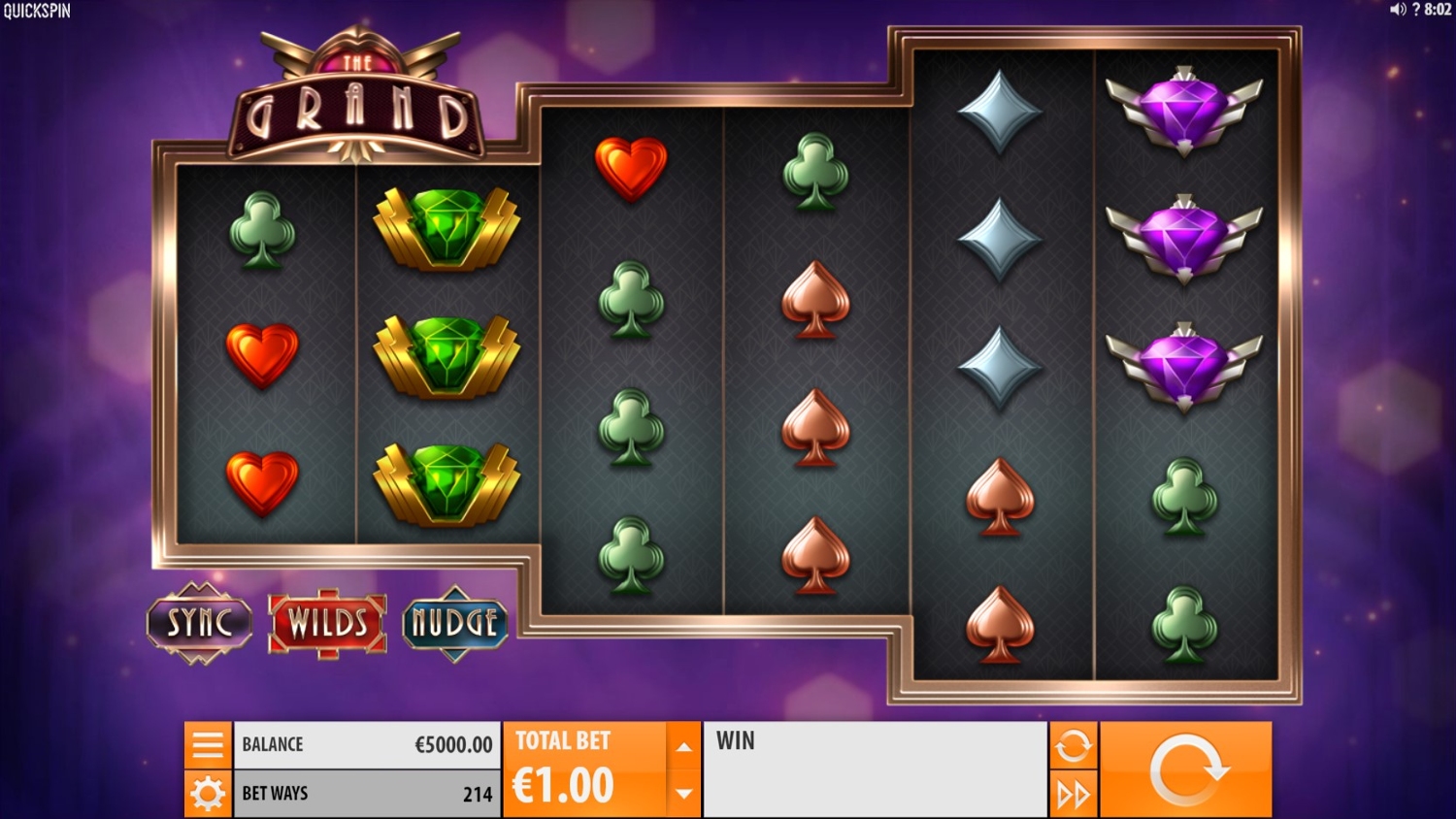Select the Sync feature badge
The height and width of the screenshot is (819, 1456).
200,623
